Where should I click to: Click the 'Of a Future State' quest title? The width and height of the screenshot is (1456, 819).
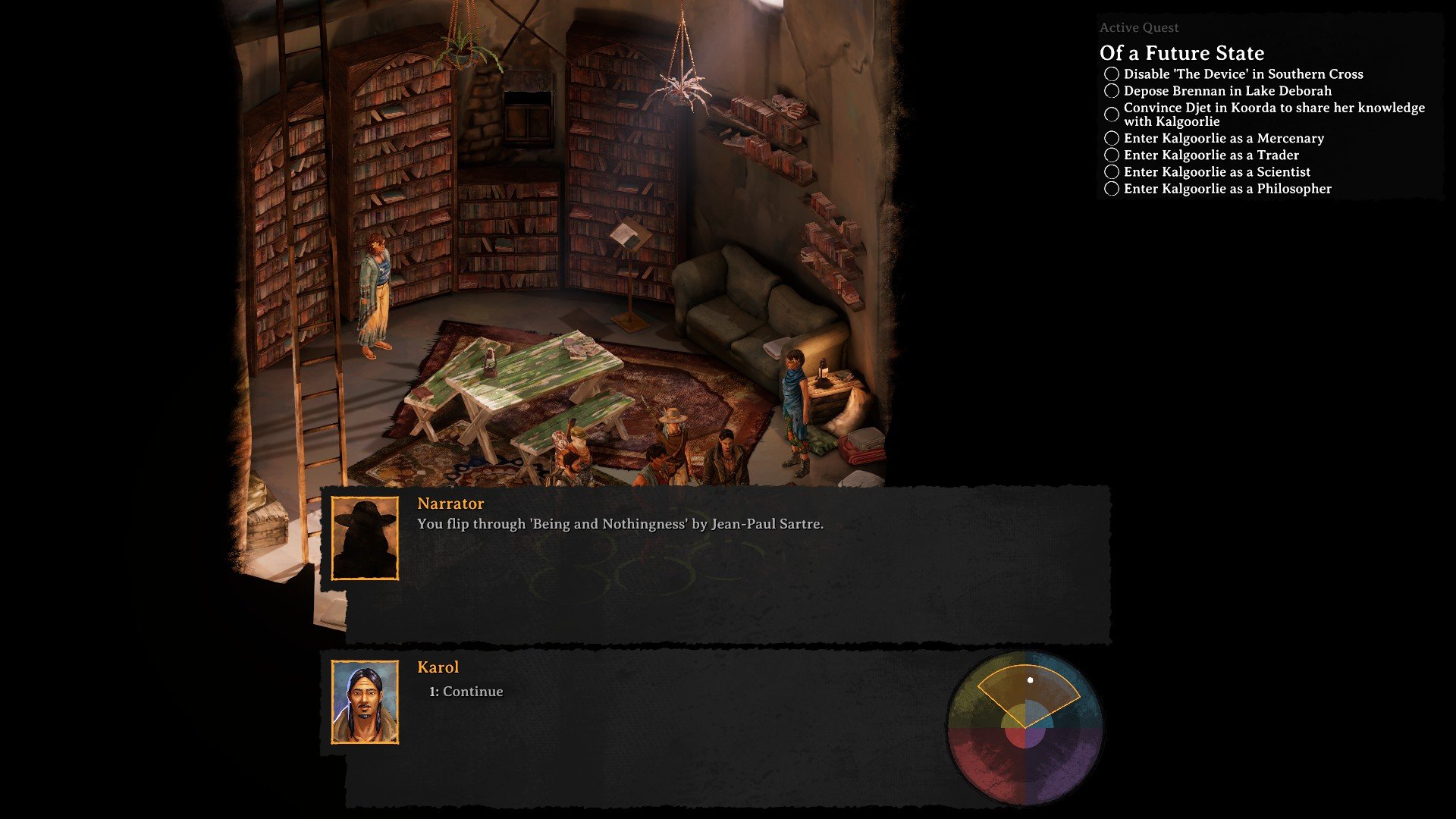click(x=1181, y=53)
